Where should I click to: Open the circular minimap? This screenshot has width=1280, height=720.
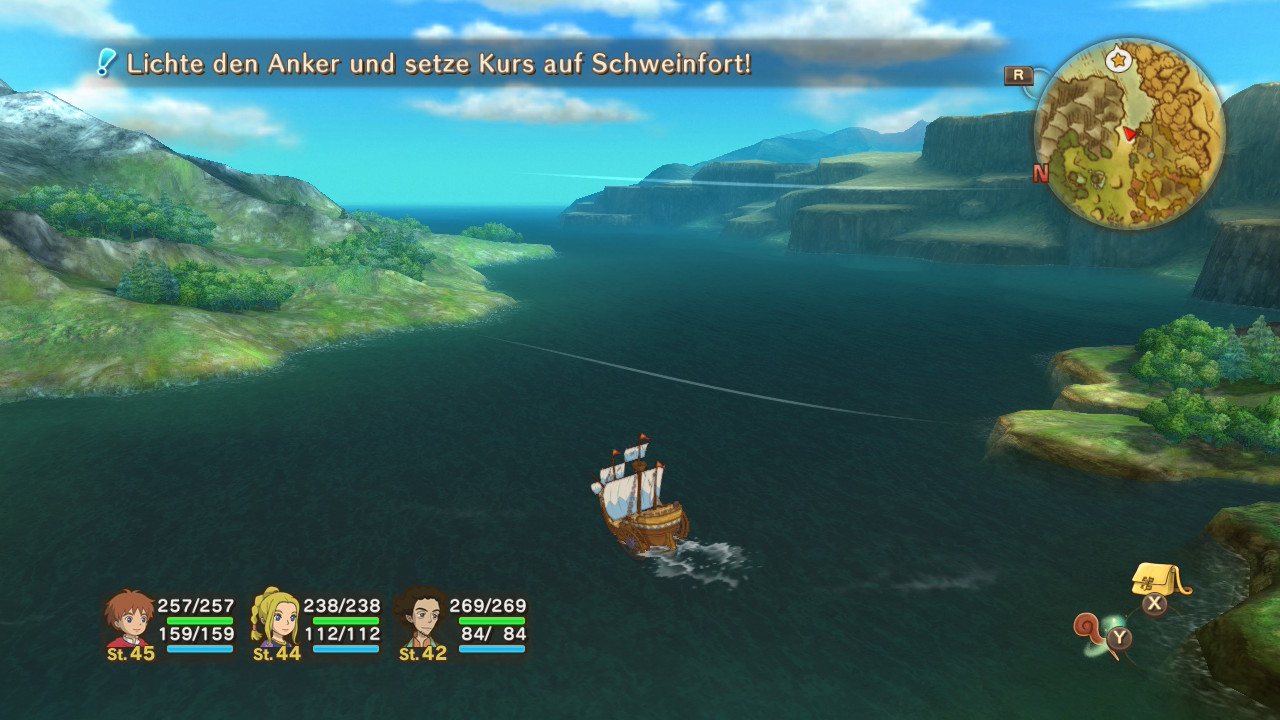click(x=1128, y=135)
